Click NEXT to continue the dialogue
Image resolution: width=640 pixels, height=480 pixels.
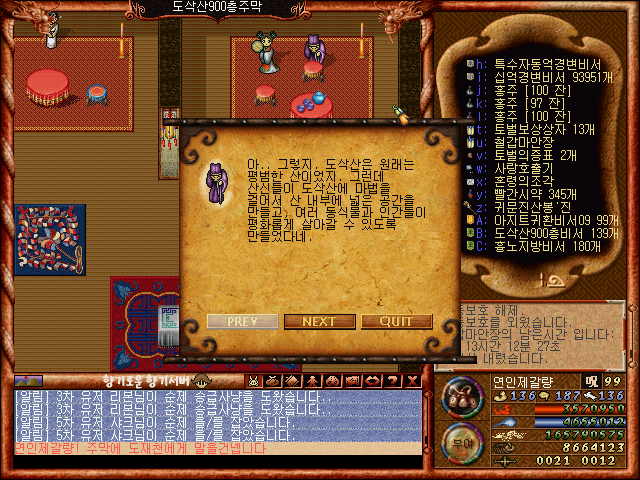[x=319, y=321]
